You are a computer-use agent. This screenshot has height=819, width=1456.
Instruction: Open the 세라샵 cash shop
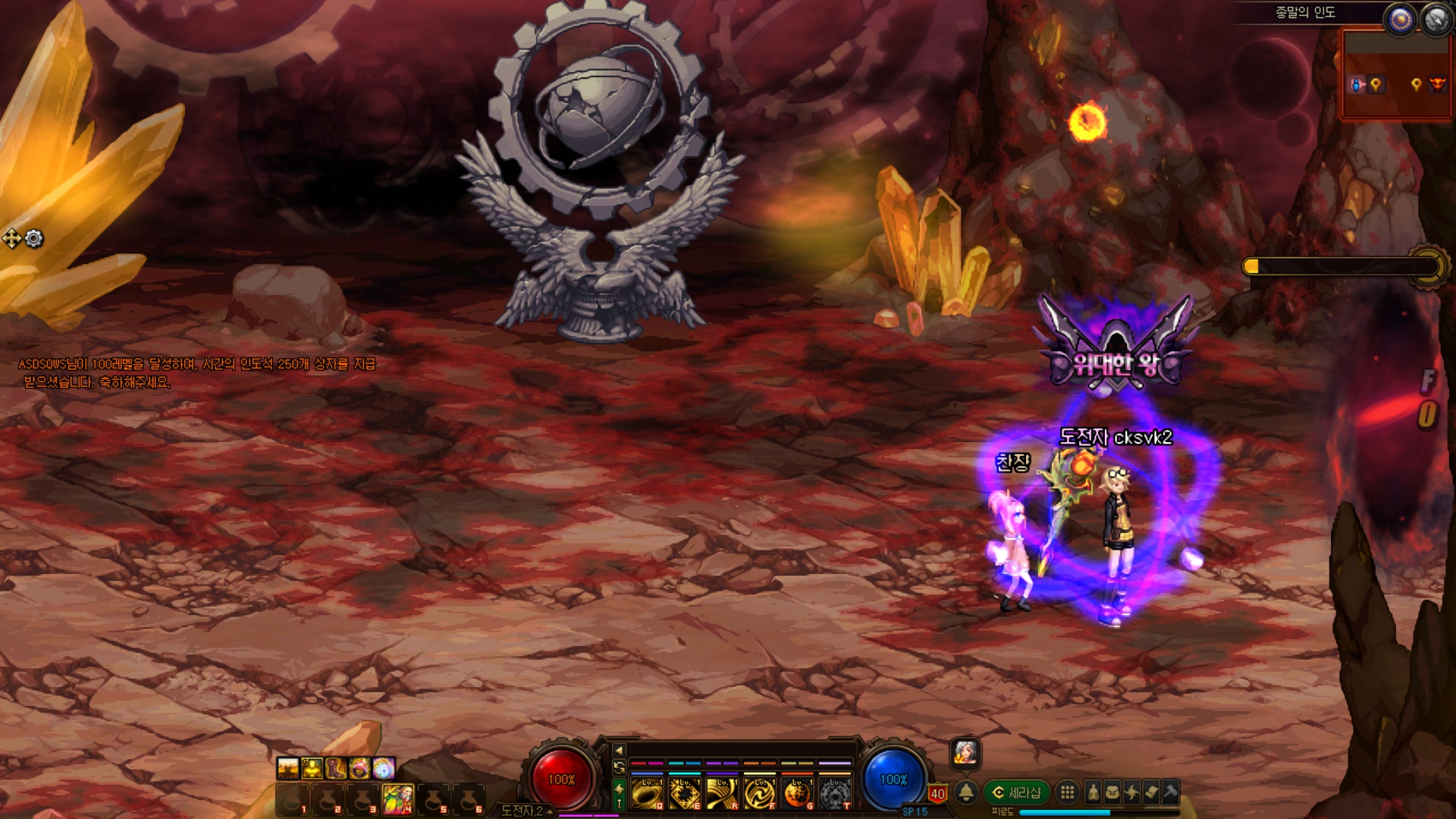pyautogui.click(x=1017, y=792)
